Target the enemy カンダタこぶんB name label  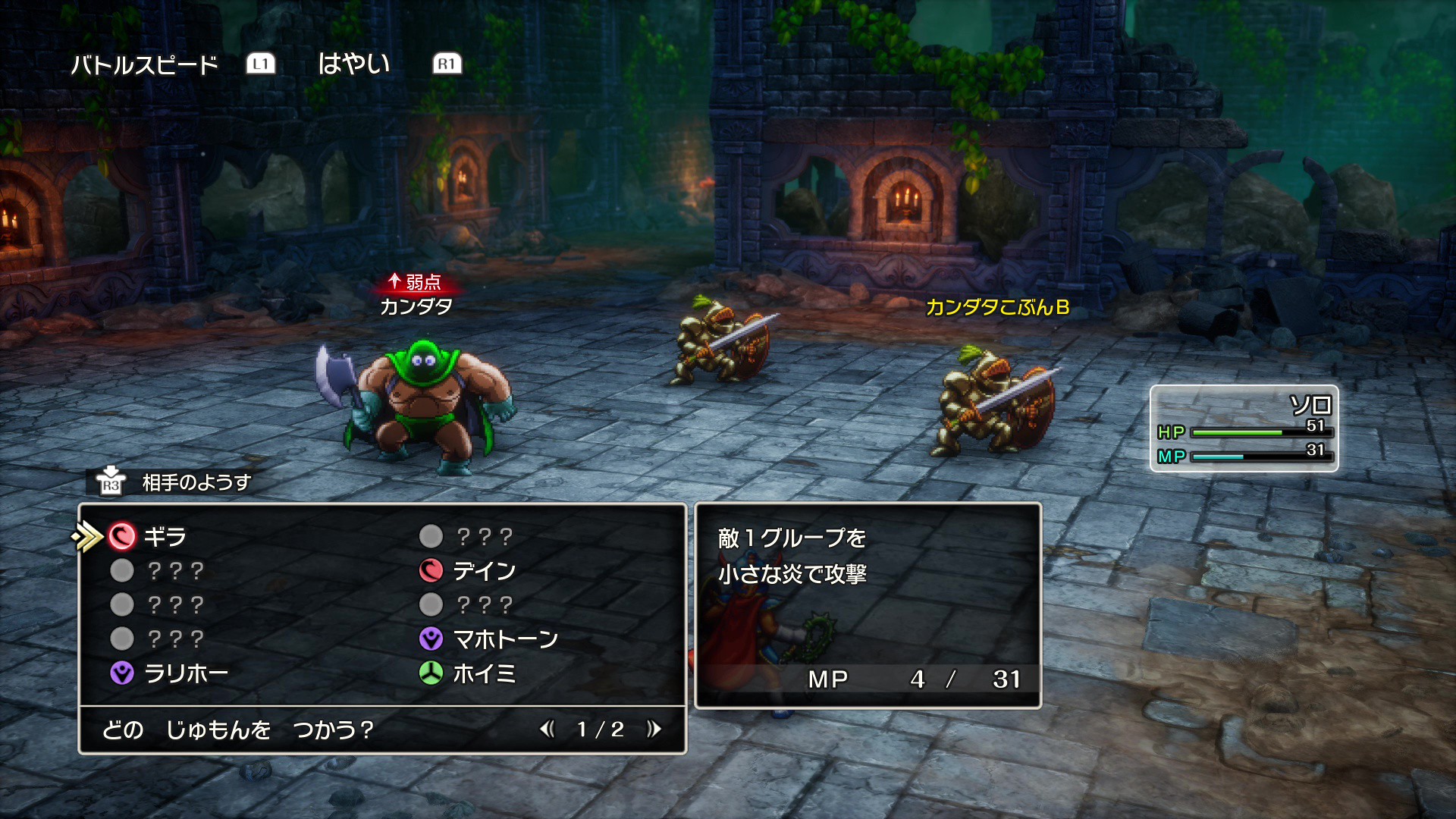point(997,307)
